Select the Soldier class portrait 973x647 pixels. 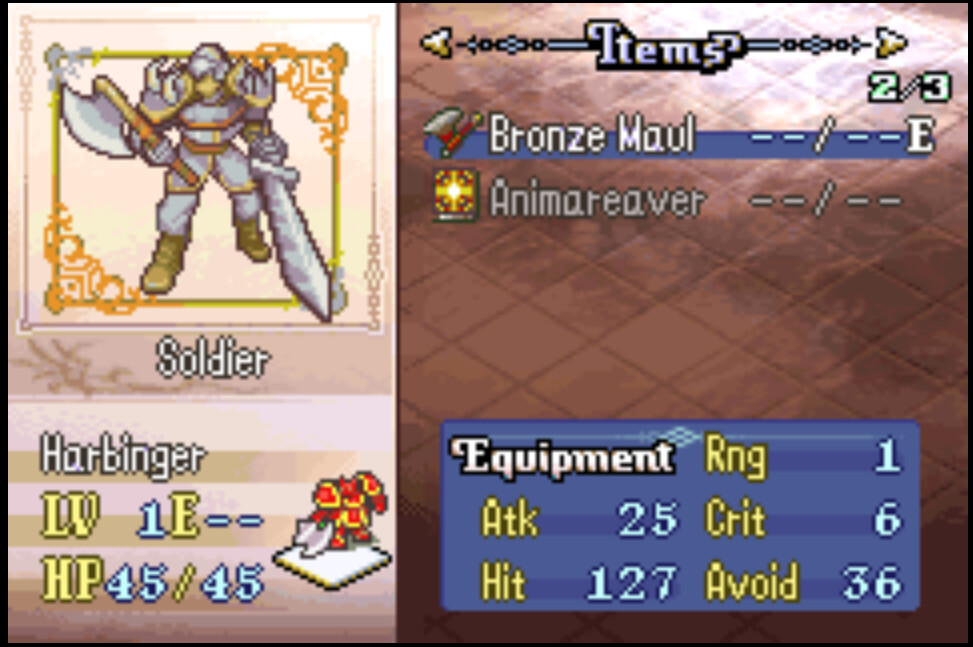coord(200,180)
